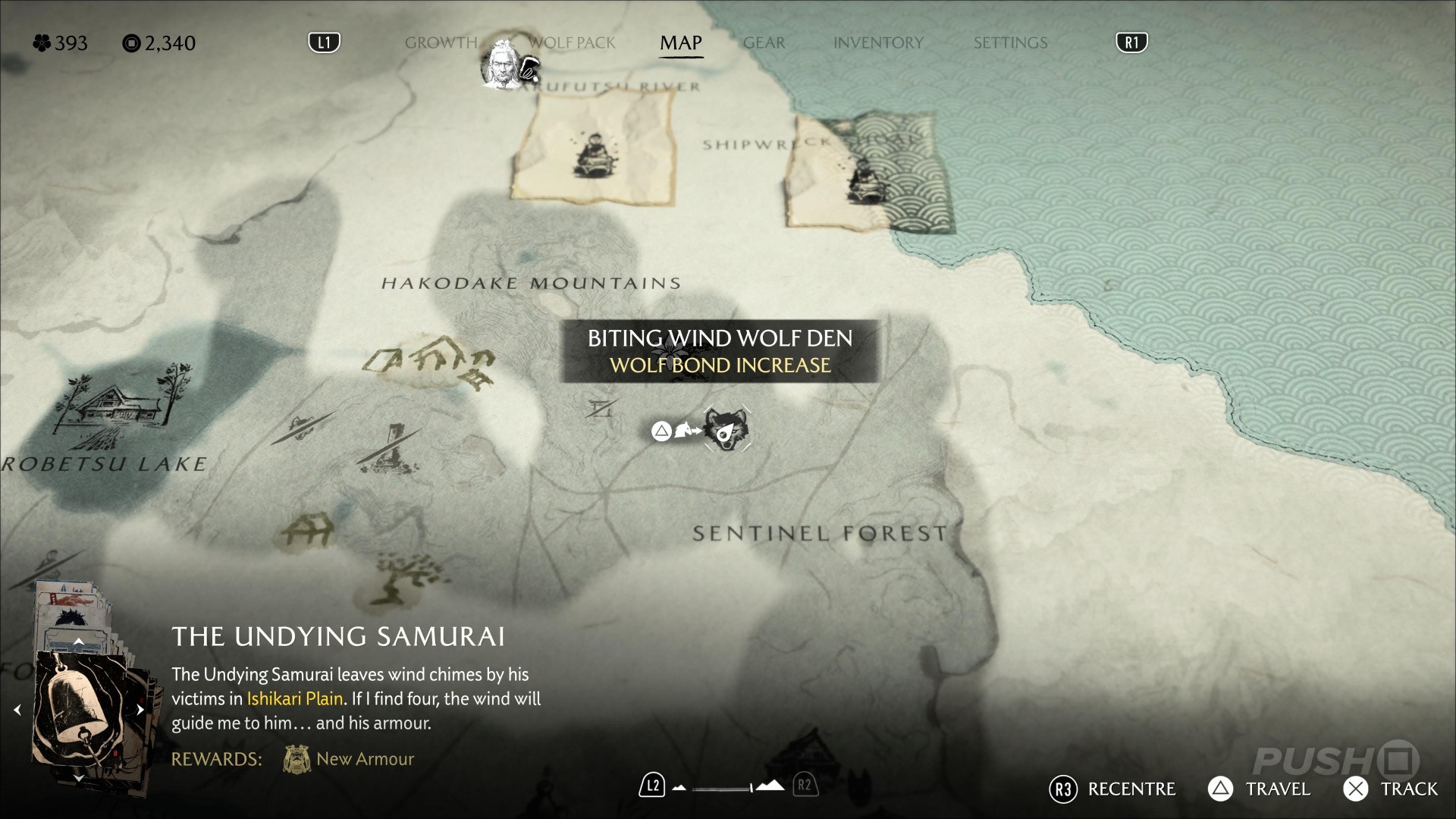The height and width of the screenshot is (819, 1456).
Task: Open the Inventory tab
Action: [878, 43]
